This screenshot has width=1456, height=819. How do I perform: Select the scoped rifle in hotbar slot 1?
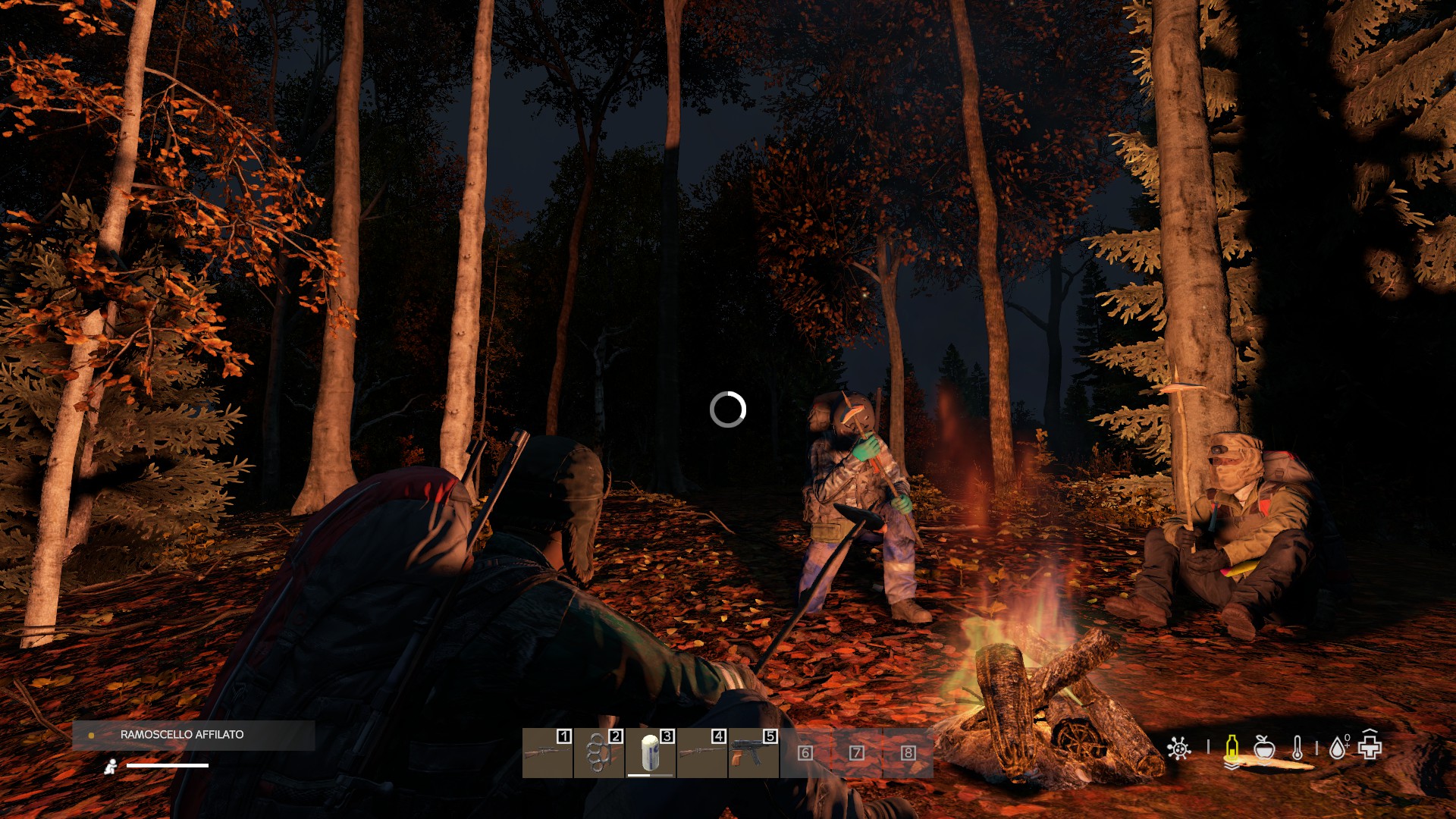(x=547, y=753)
